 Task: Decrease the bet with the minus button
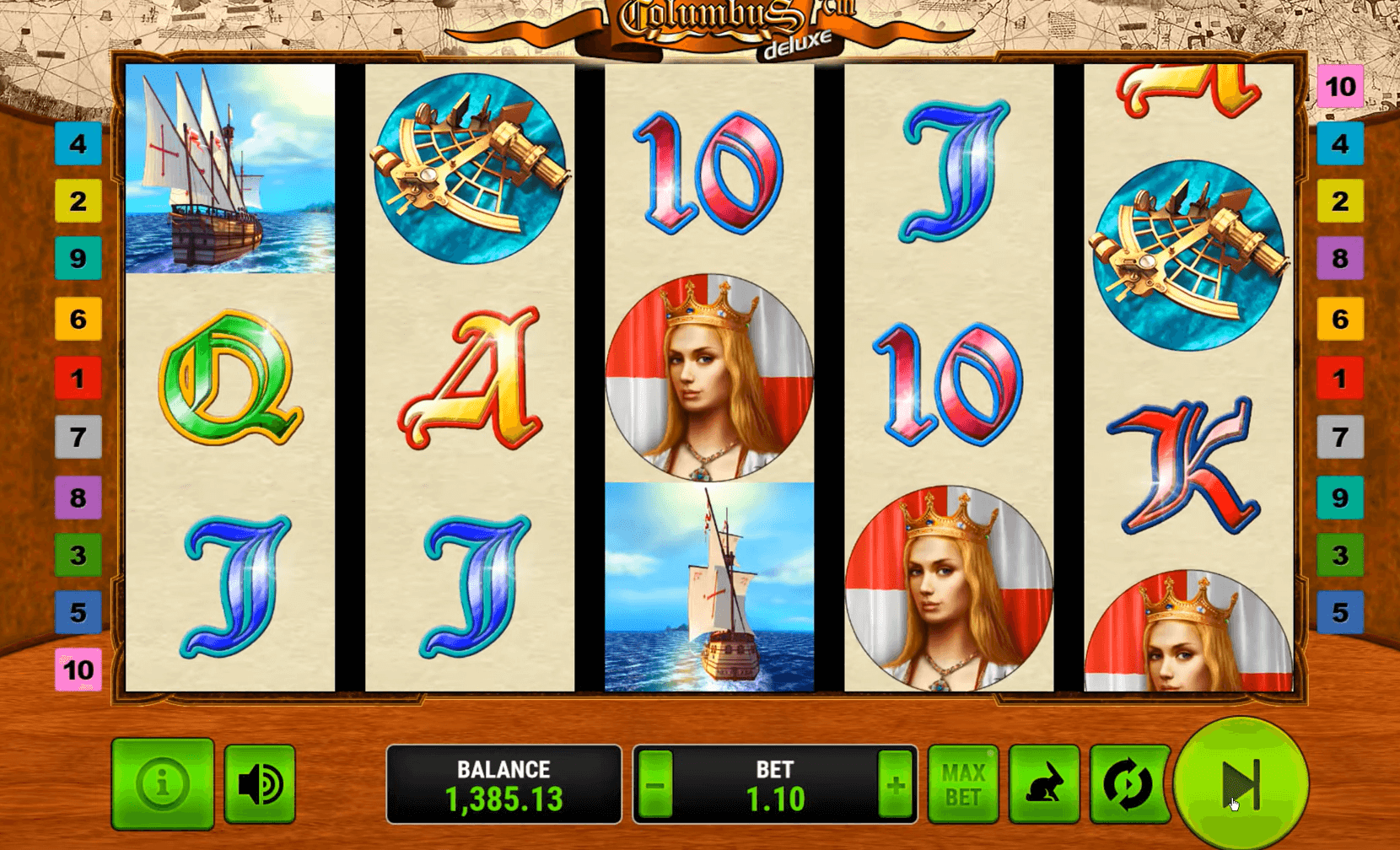[x=655, y=786]
